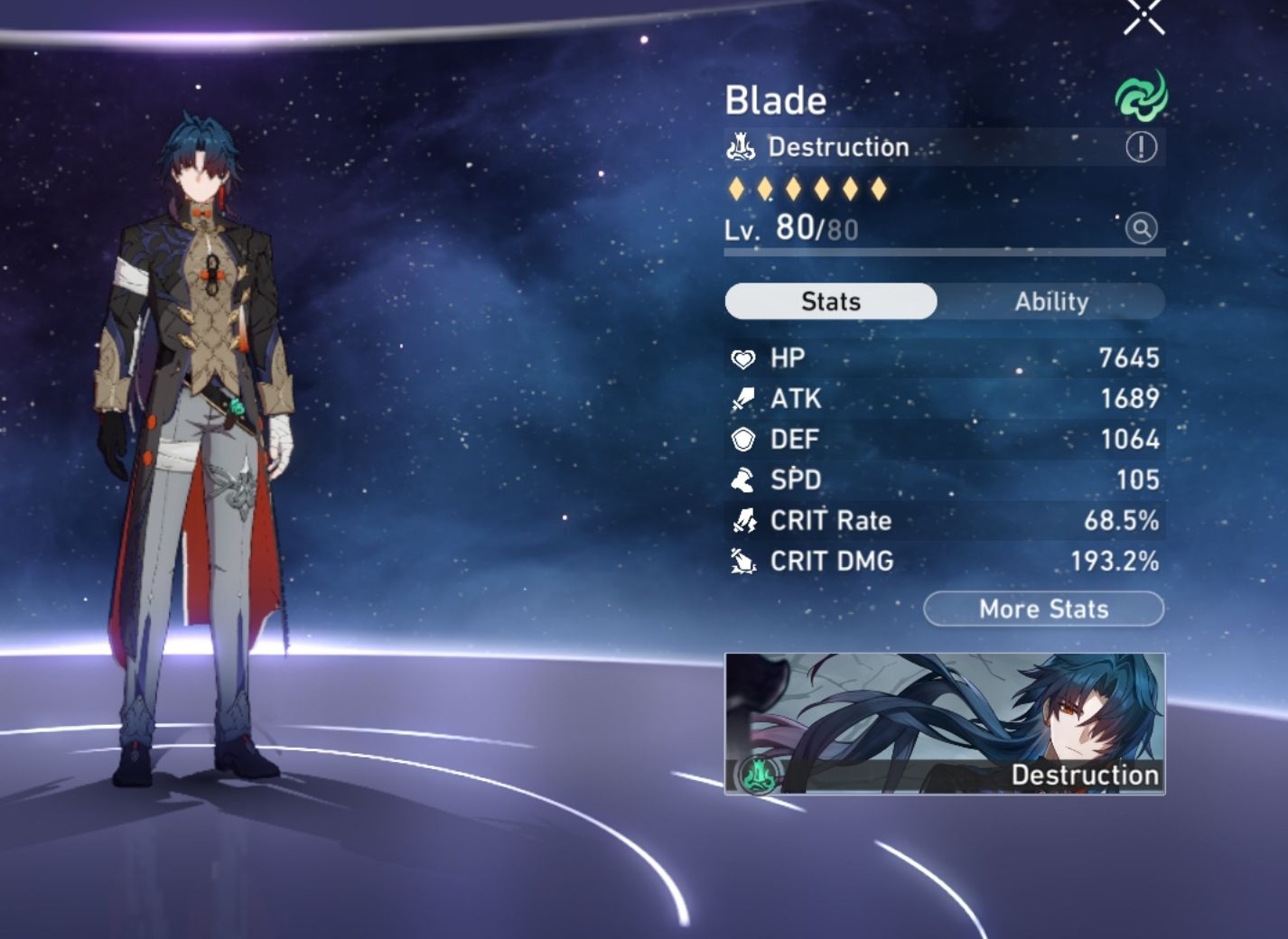Viewport: 1288px width, 939px height.
Task: Open More Stats
Action: tap(1042, 609)
